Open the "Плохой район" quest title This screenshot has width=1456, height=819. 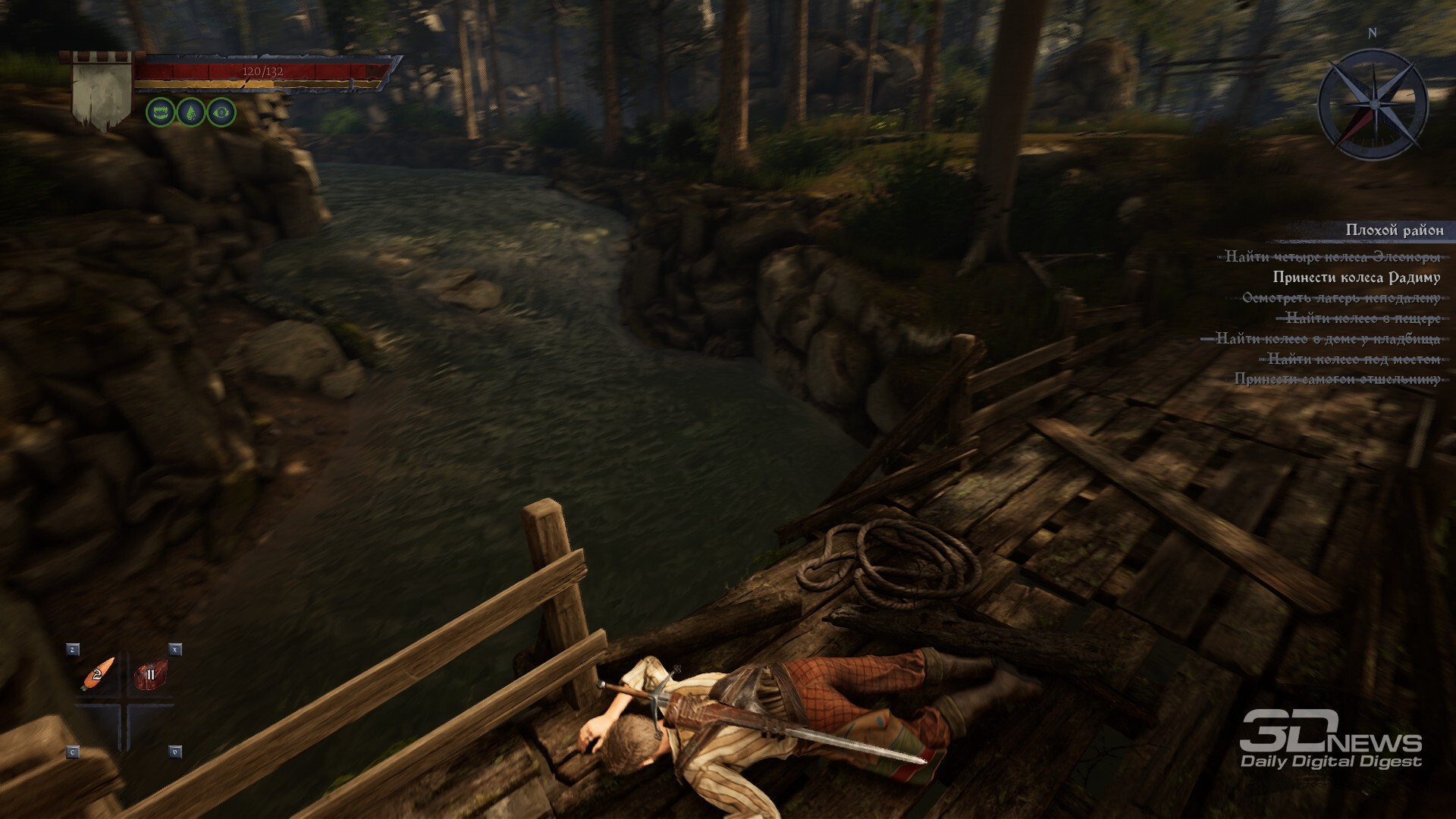click(x=1394, y=230)
